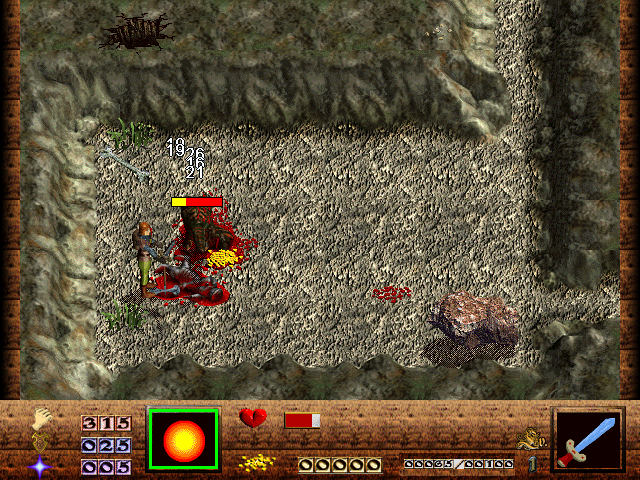Select the fireball spell slot
Screen dimensions: 640x480
click(x=183, y=438)
